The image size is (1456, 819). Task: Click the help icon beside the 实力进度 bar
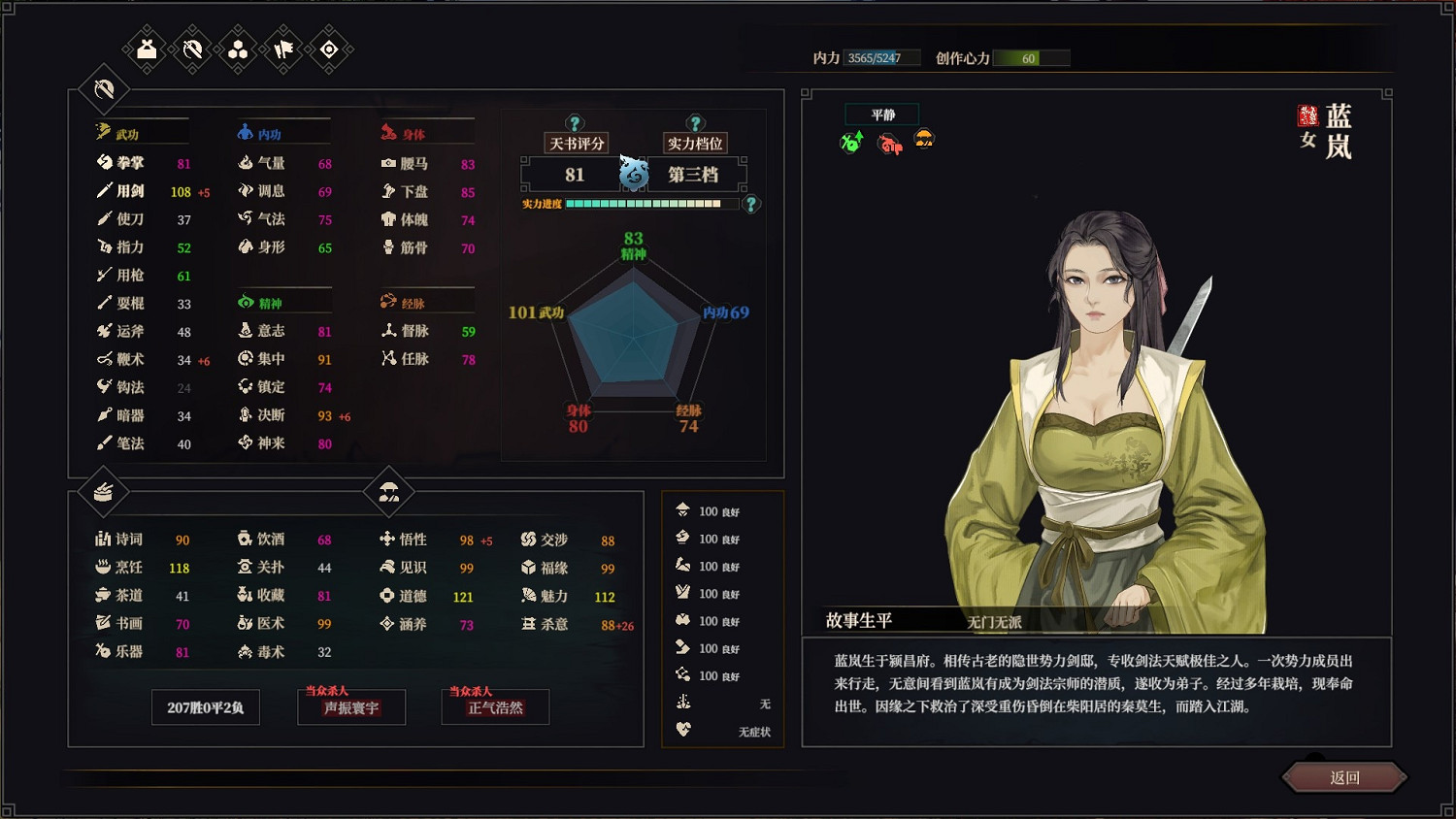[x=749, y=204]
